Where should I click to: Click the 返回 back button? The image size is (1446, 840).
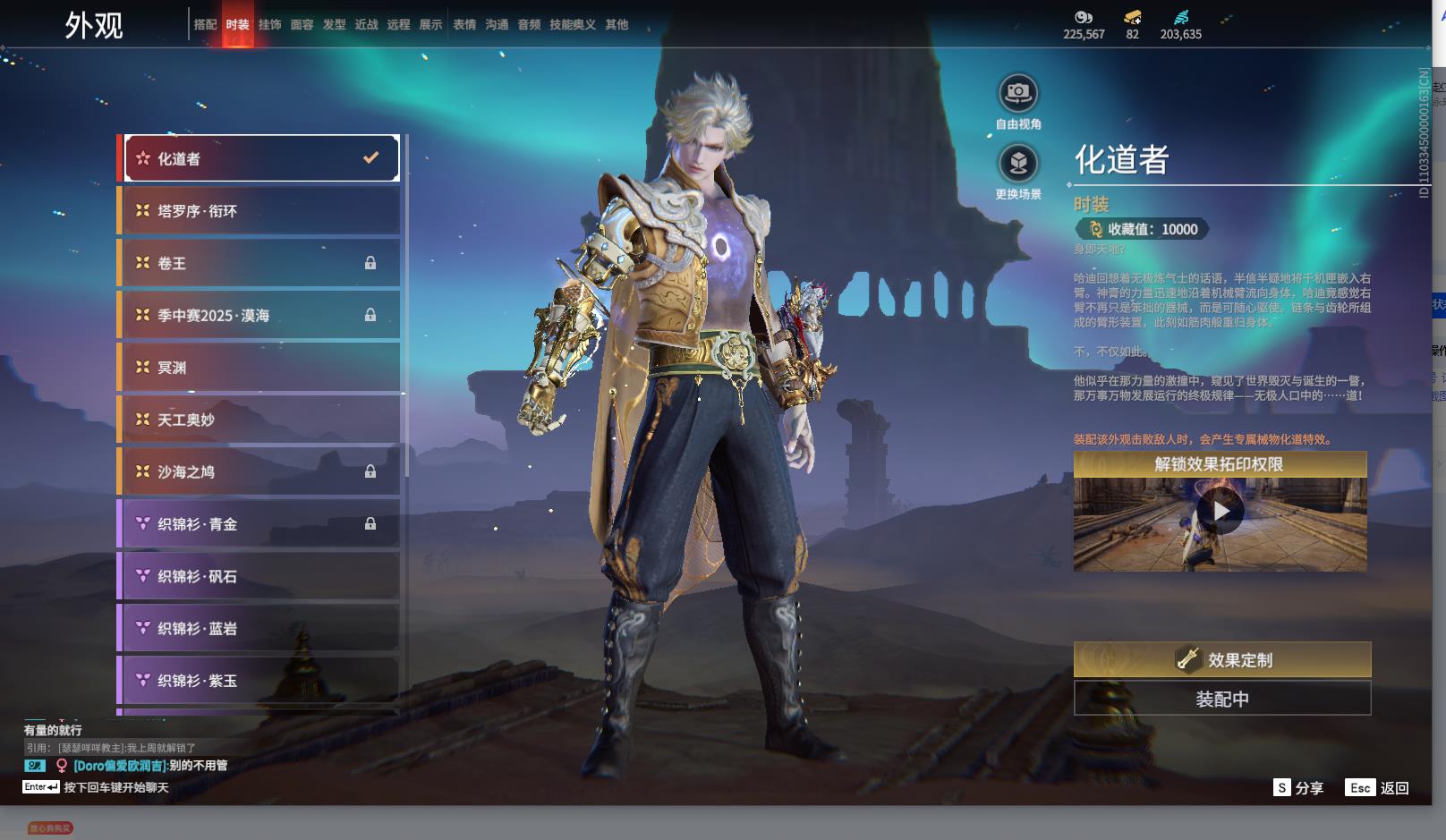coord(1380,788)
